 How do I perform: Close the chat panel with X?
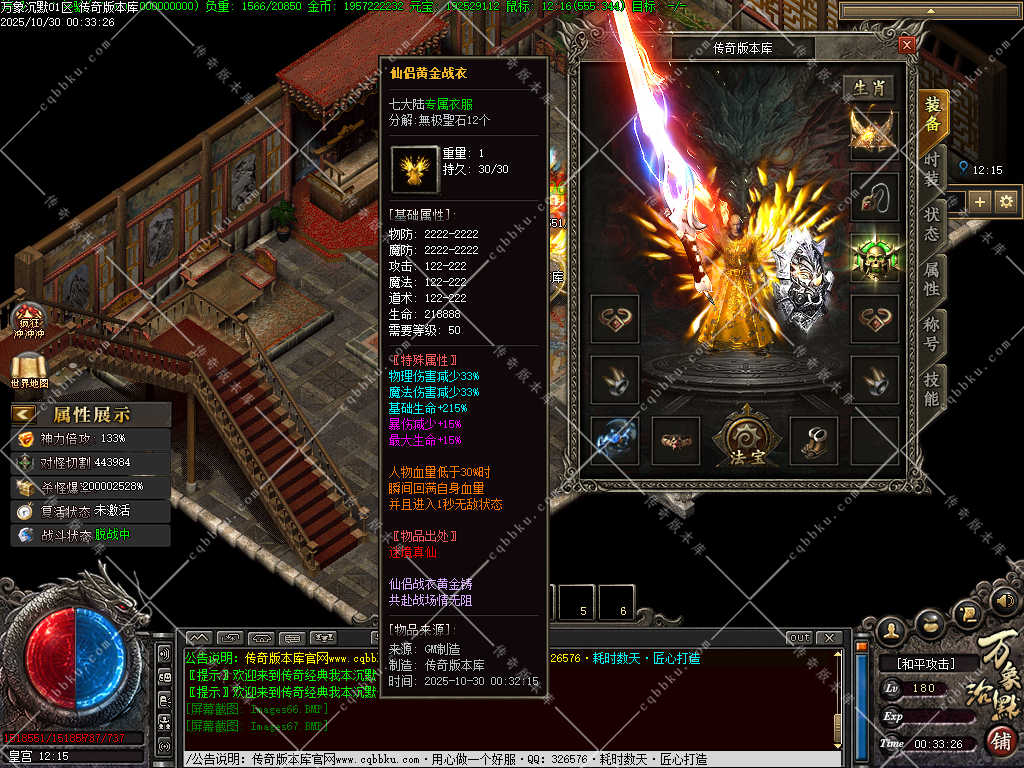pos(828,638)
